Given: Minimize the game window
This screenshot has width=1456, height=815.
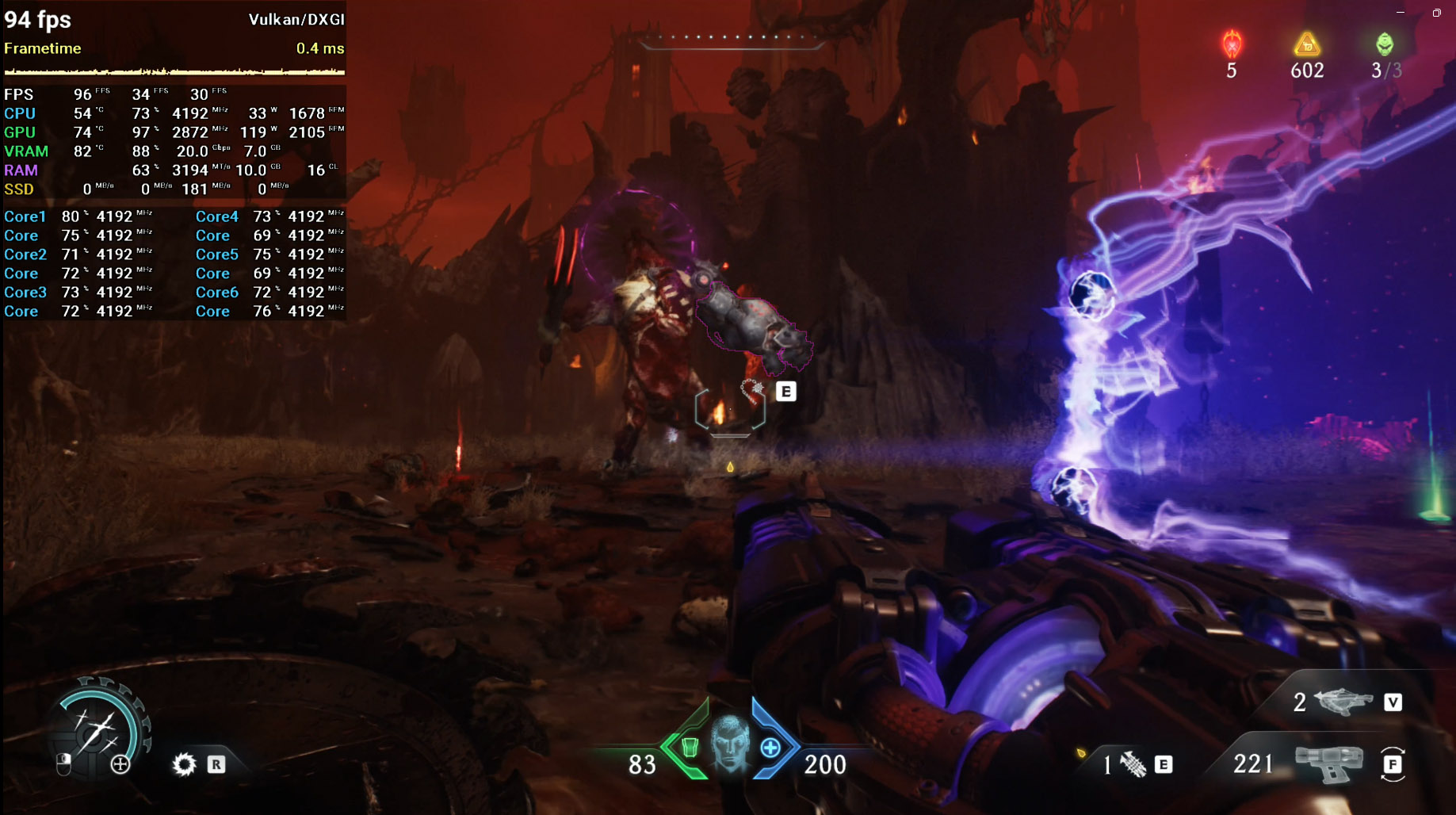Looking at the screenshot, I should 1401,13.
